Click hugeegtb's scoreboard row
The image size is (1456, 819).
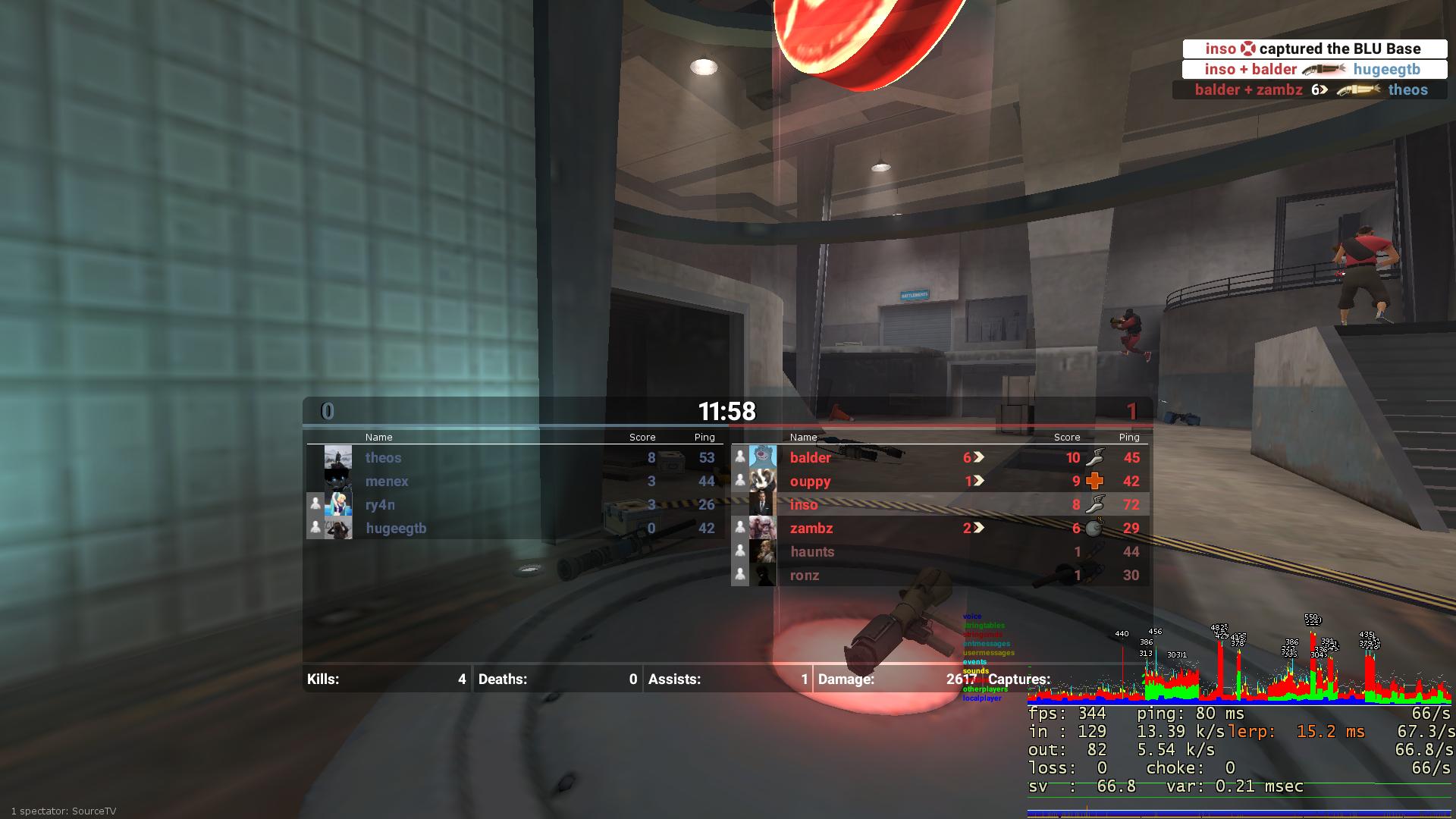396,529
